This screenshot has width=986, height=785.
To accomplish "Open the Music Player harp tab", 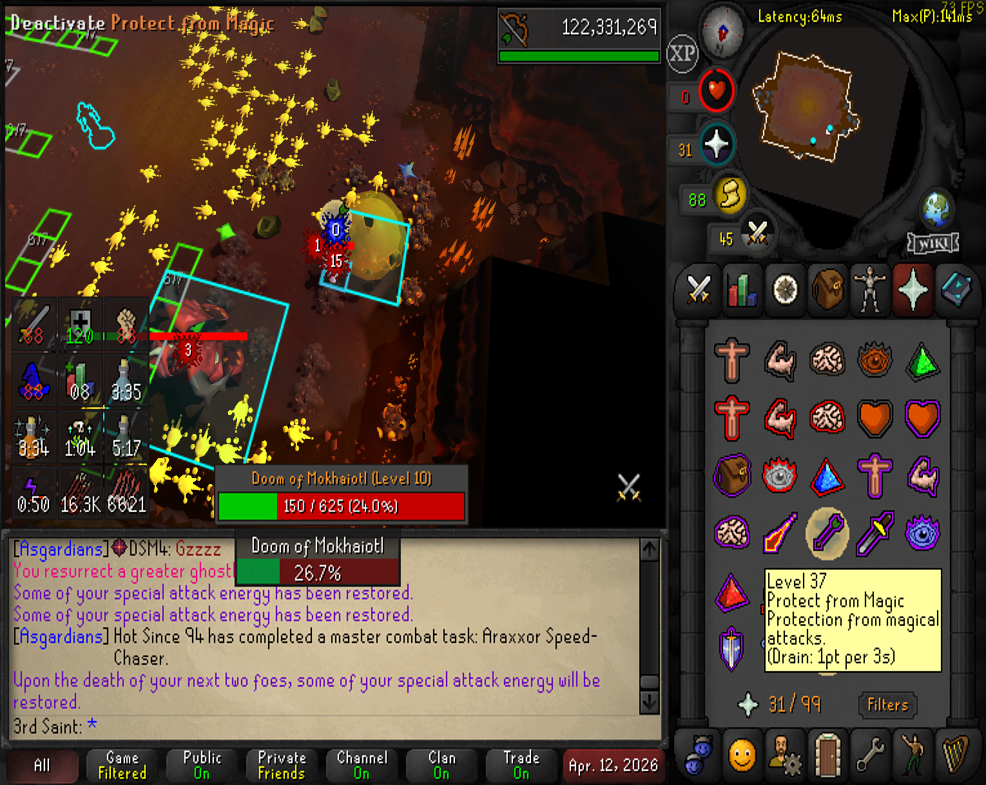I will (957, 752).
